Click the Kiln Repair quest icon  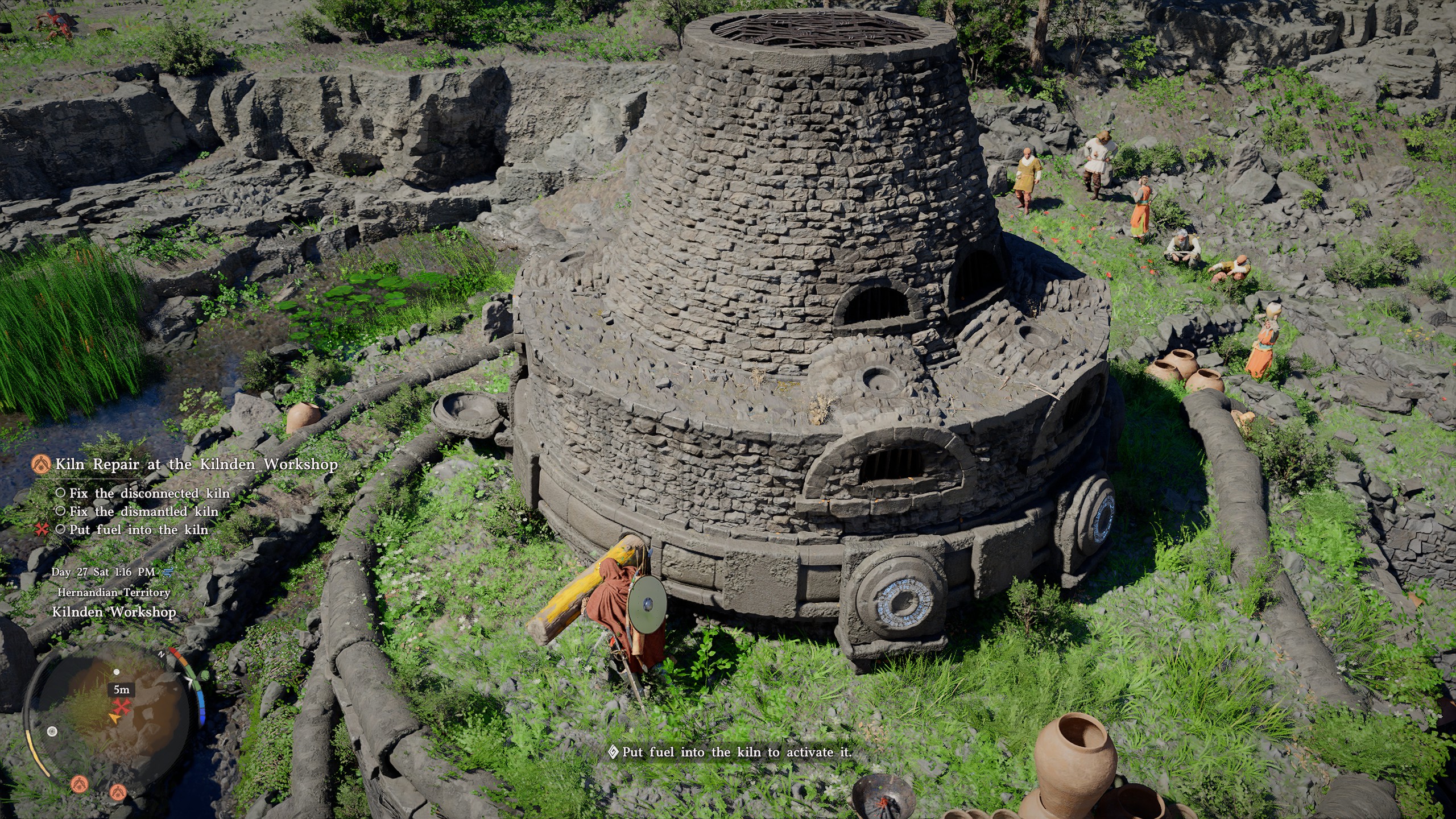click(x=40, y=465)
